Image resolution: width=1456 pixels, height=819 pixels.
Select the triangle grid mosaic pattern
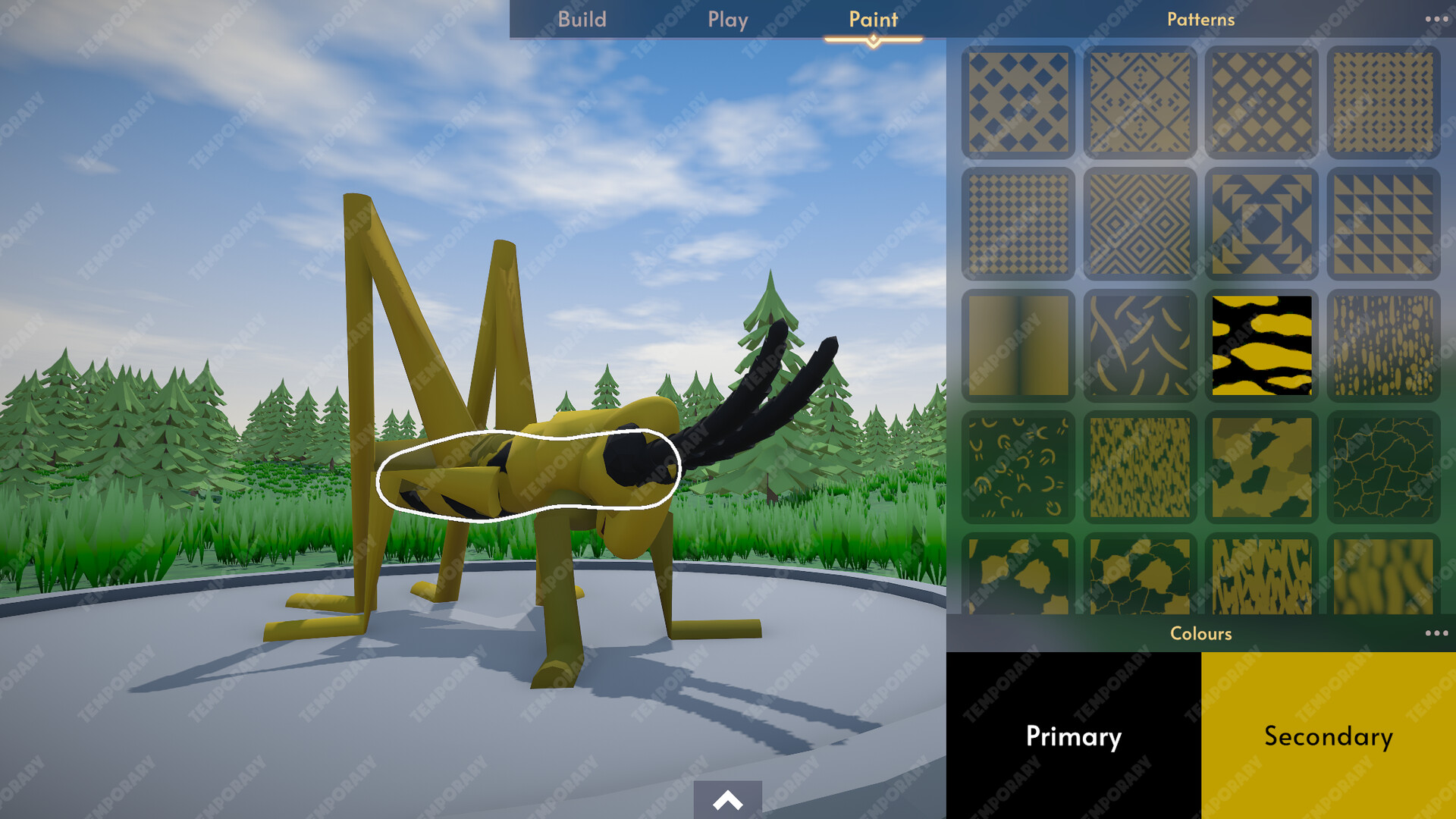coord(1382,223)
